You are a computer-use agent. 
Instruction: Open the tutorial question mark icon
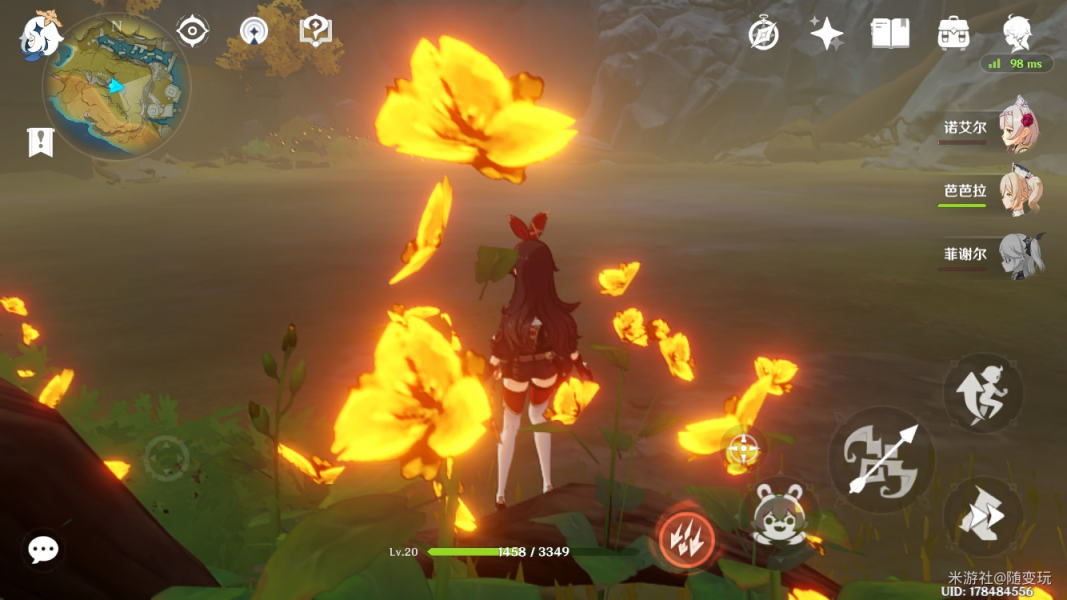pyautogui.click(x=316, y=31)
